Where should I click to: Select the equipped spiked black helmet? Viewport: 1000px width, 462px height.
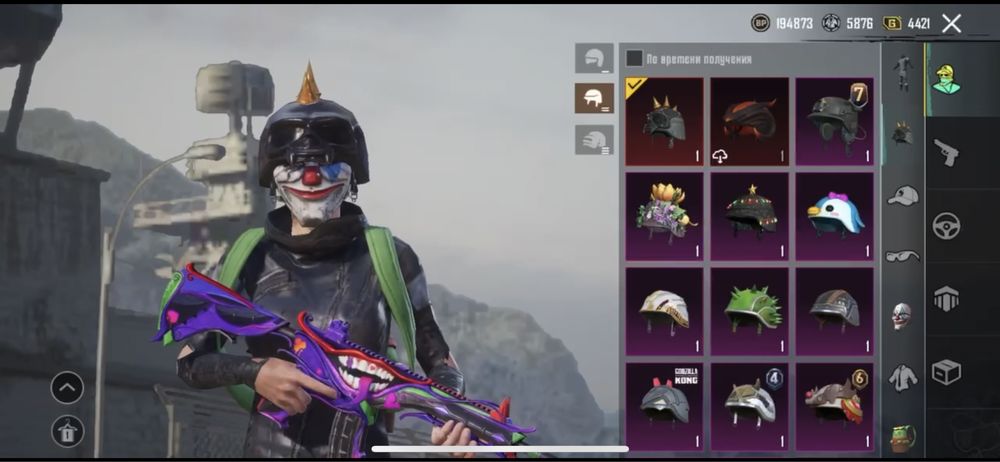[x=664, y=122]
